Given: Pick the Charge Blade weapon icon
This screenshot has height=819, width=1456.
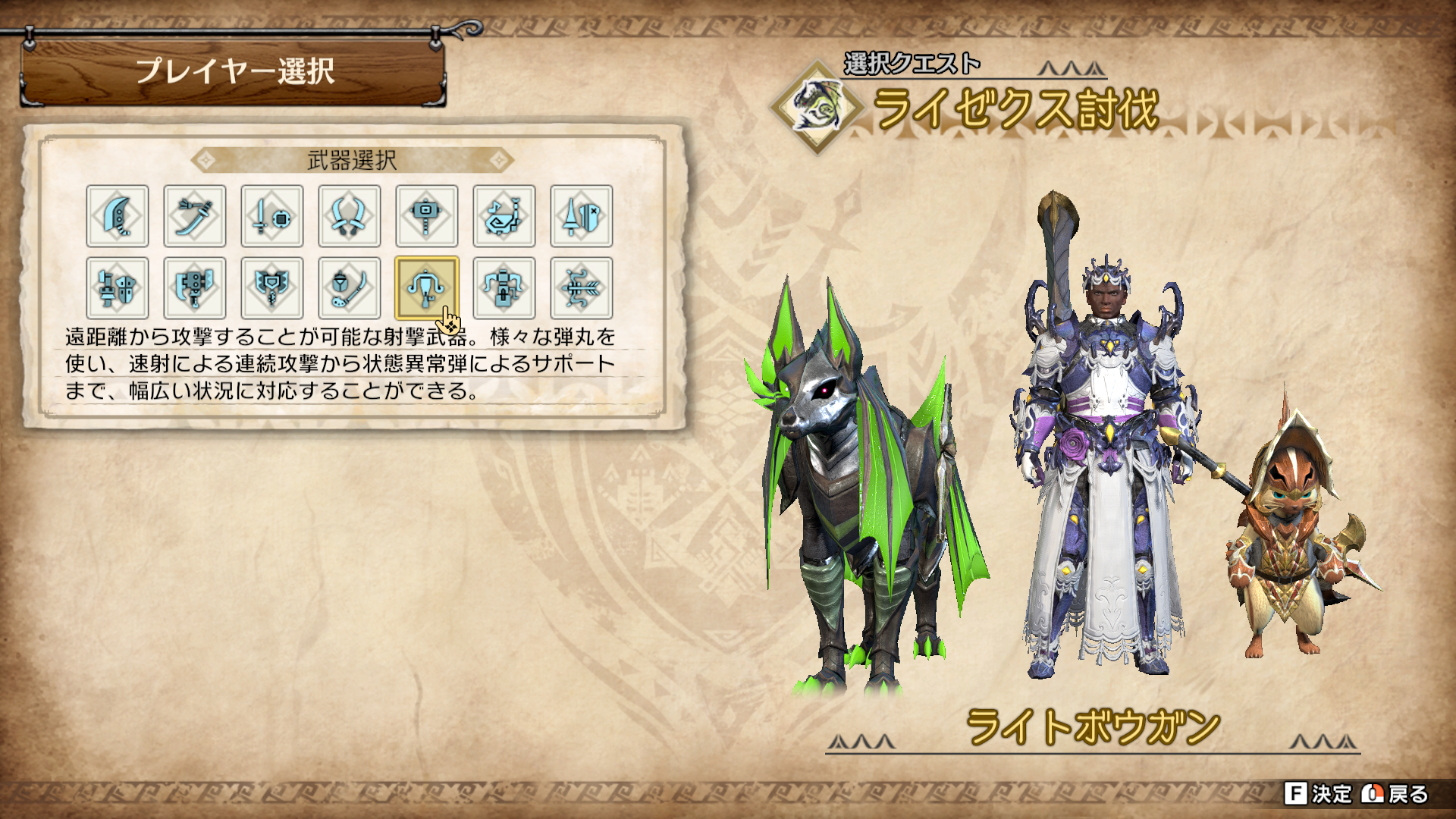Looking at the screenshot, I should [x=272, y=288].
